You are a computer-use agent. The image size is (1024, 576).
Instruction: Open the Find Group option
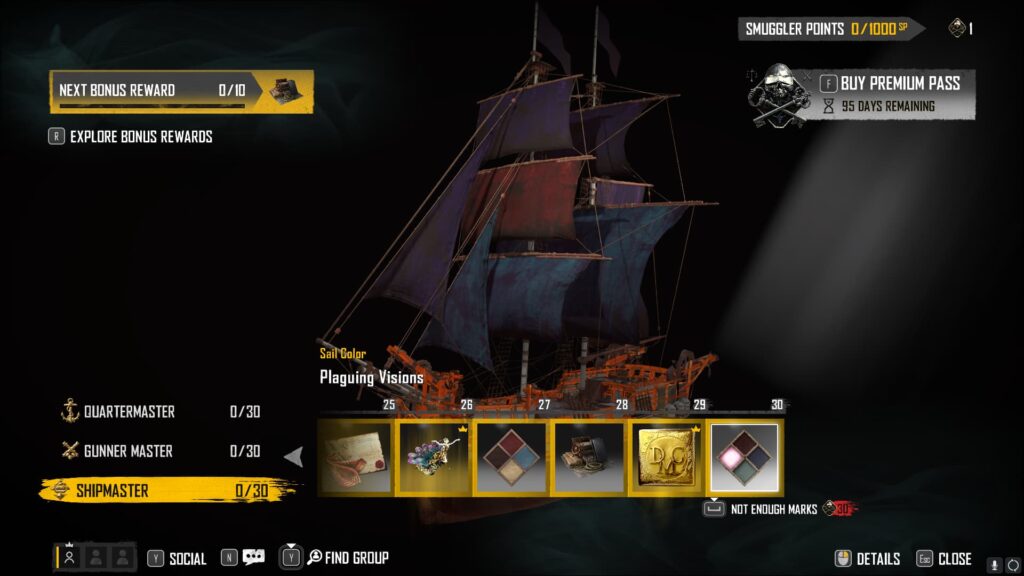point(335,558)
